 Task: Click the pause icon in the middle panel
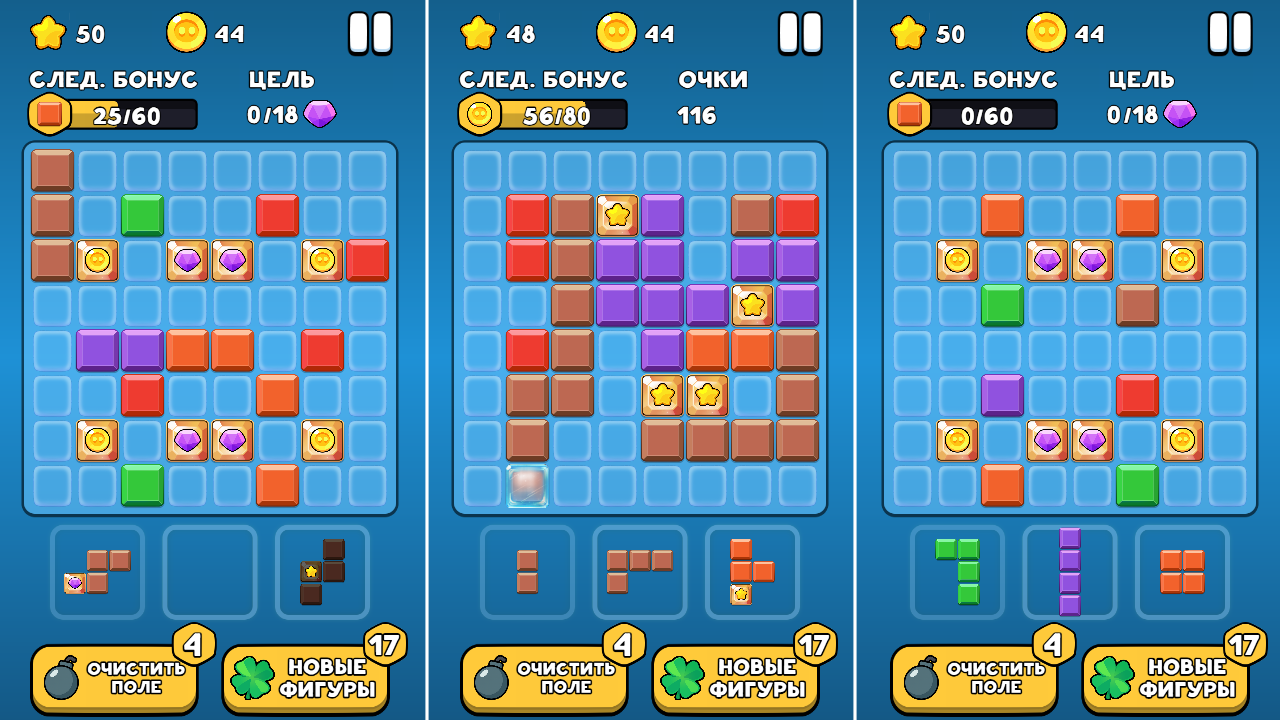801,33
